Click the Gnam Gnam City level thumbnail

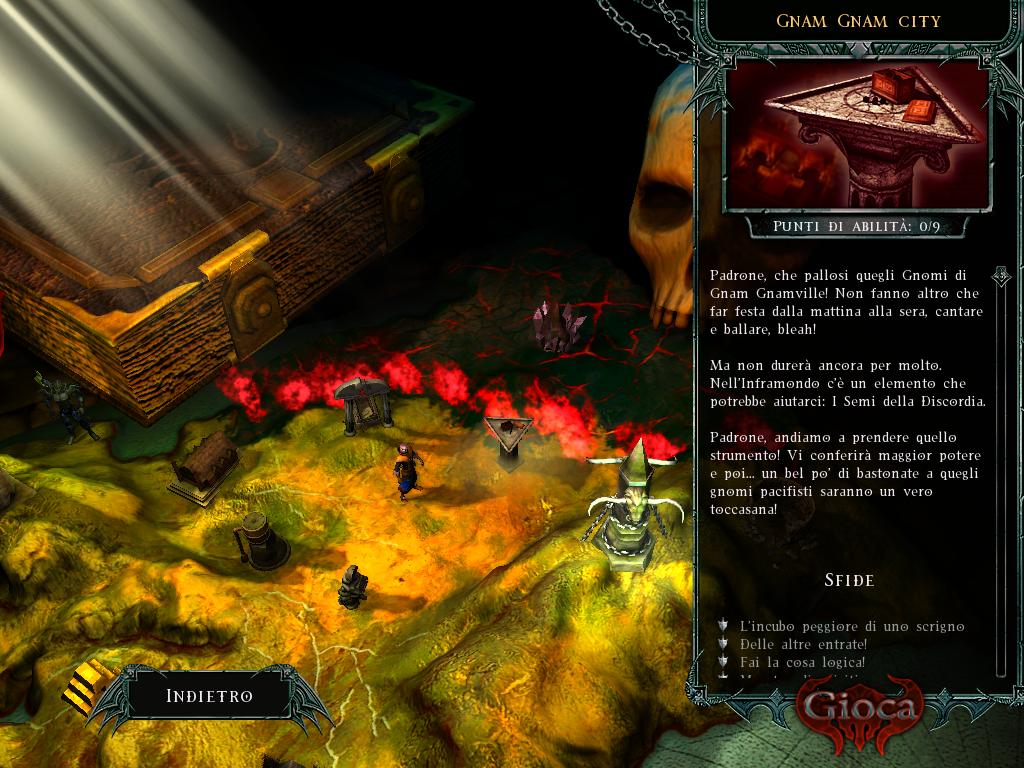tap(857, 135)
